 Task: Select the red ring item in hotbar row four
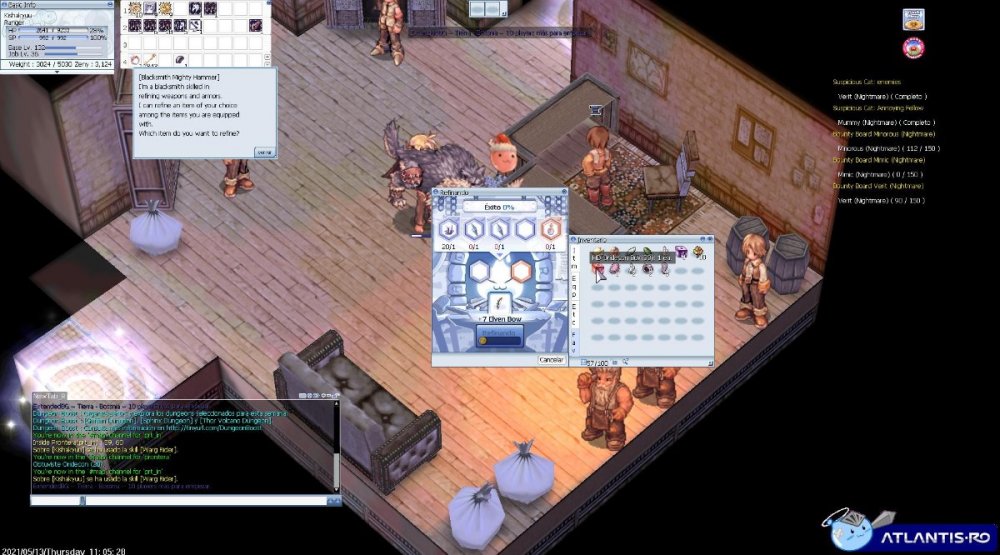(x=134, y=60)
